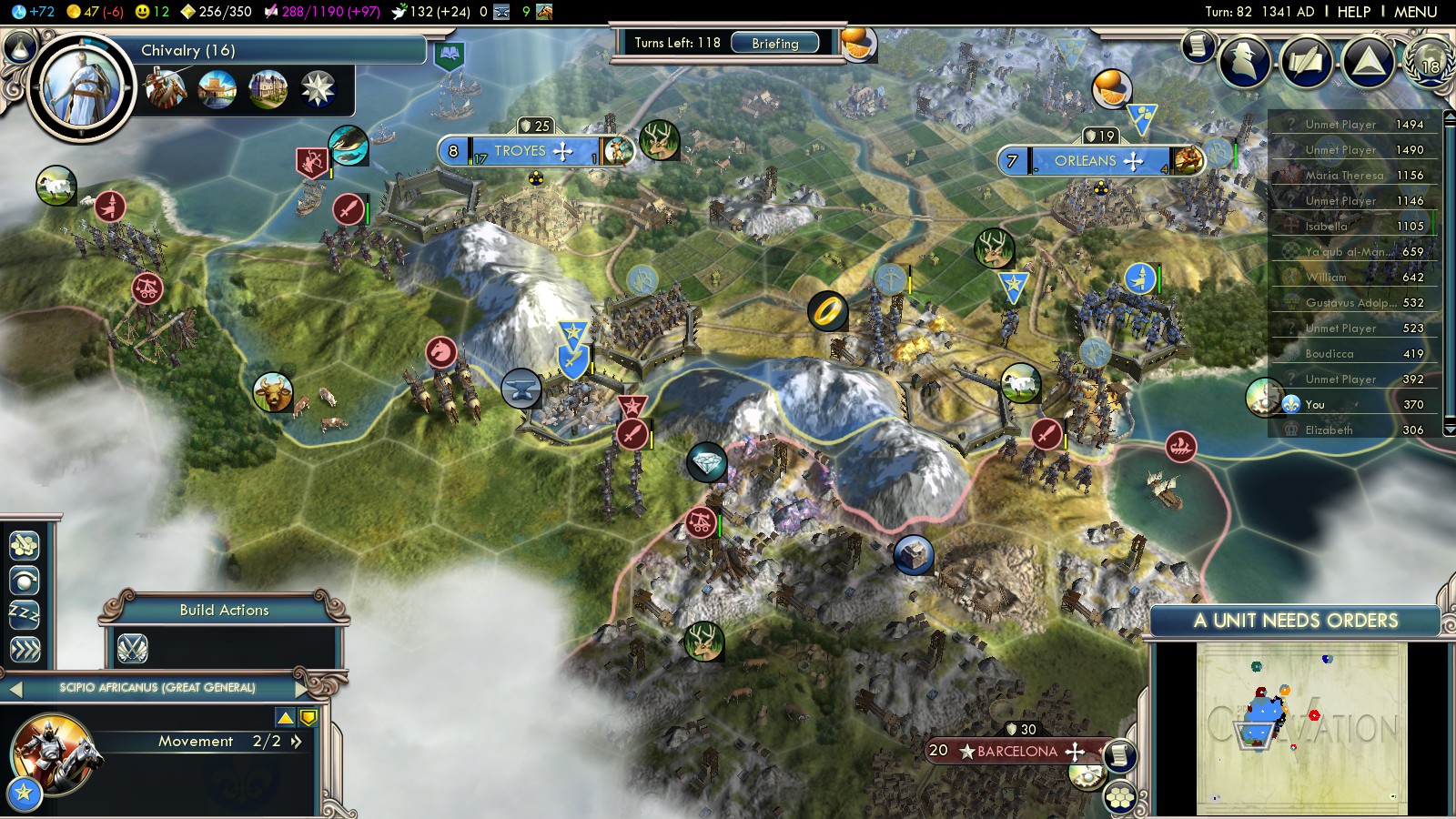1456x819 pixels.
Task: Select Maria Theresa in the score list
Action: (1344, 175)
